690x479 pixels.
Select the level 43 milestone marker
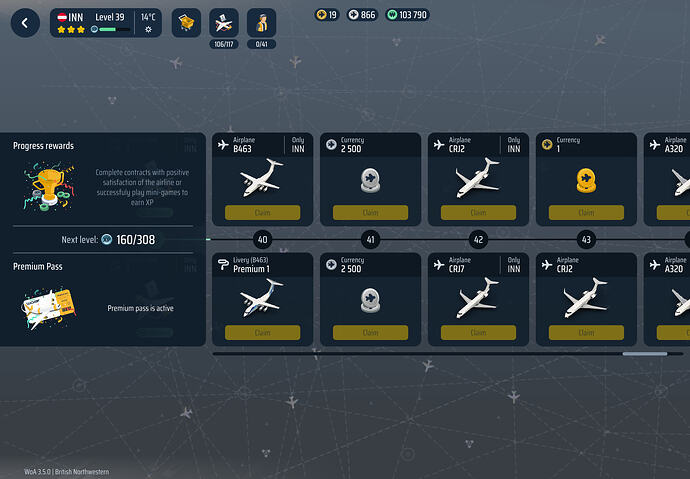(x=586, y=240)
